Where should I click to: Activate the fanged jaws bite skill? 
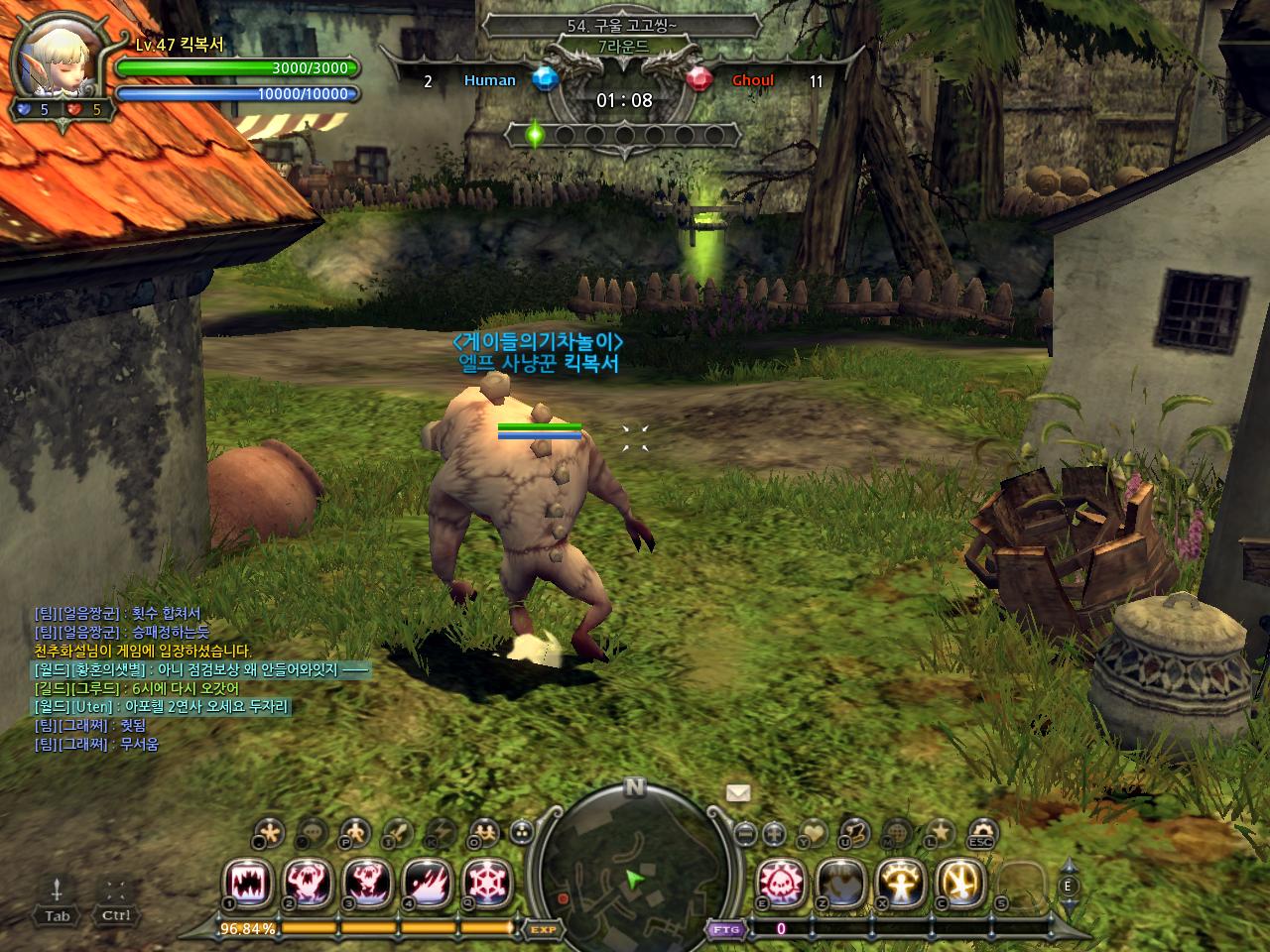[x=248, y=880]
